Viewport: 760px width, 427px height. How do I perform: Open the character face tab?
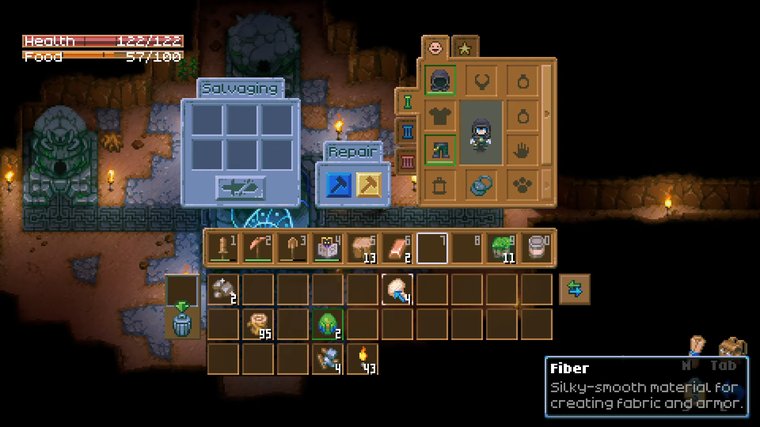click(435, 46)
